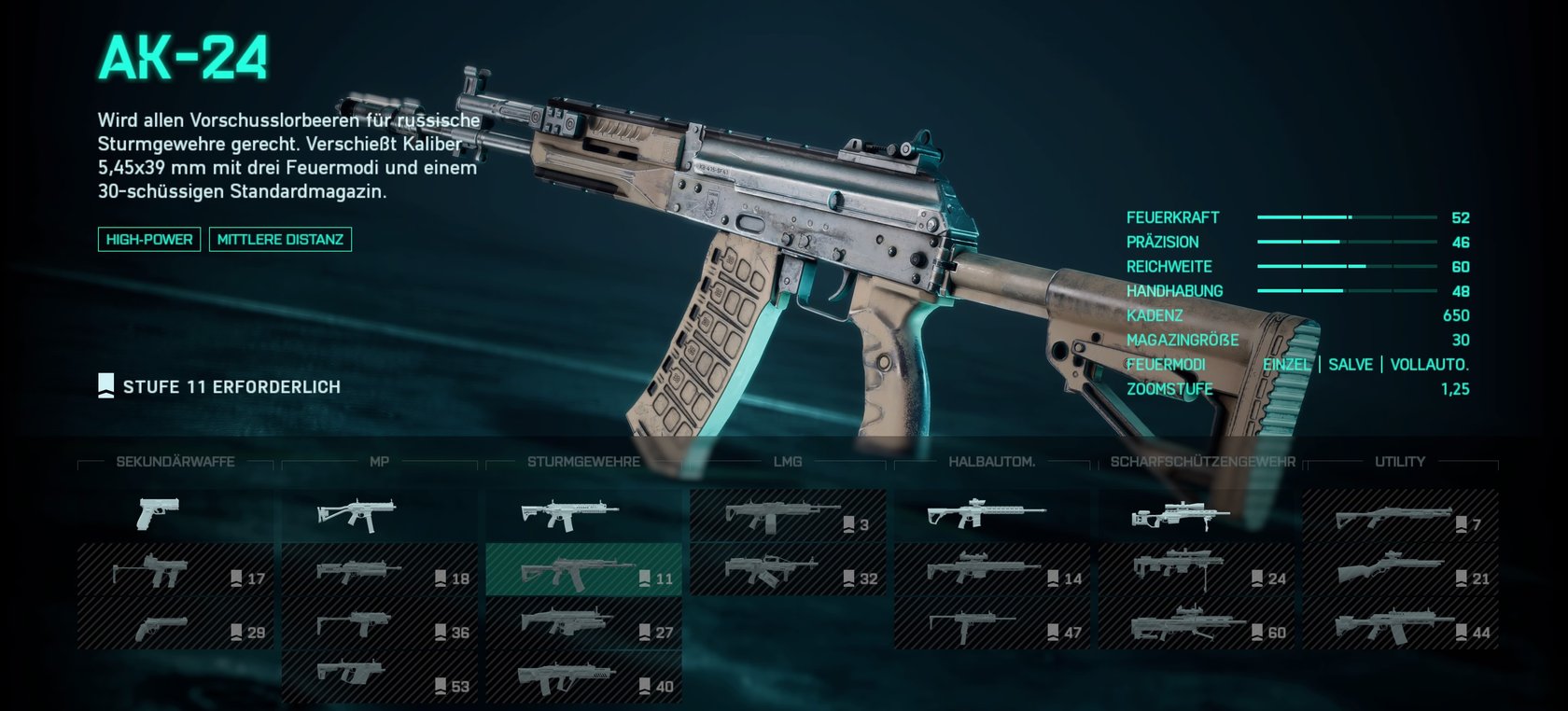Select the unlocked pistol in Sekundärwaffe
The image size is (1568, 711).
175,514
